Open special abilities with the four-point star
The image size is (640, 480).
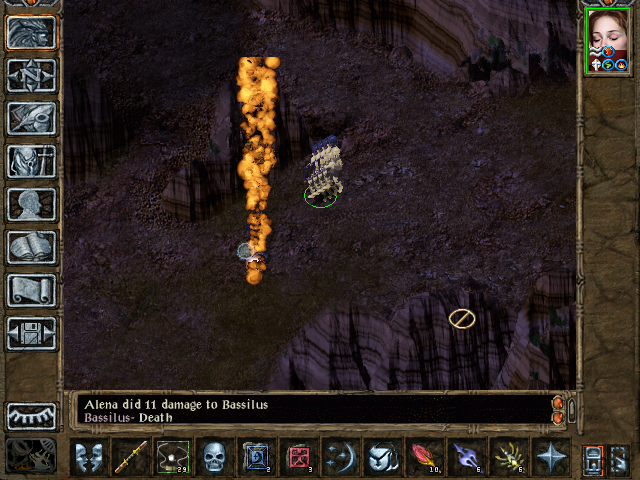coord(551,457)
